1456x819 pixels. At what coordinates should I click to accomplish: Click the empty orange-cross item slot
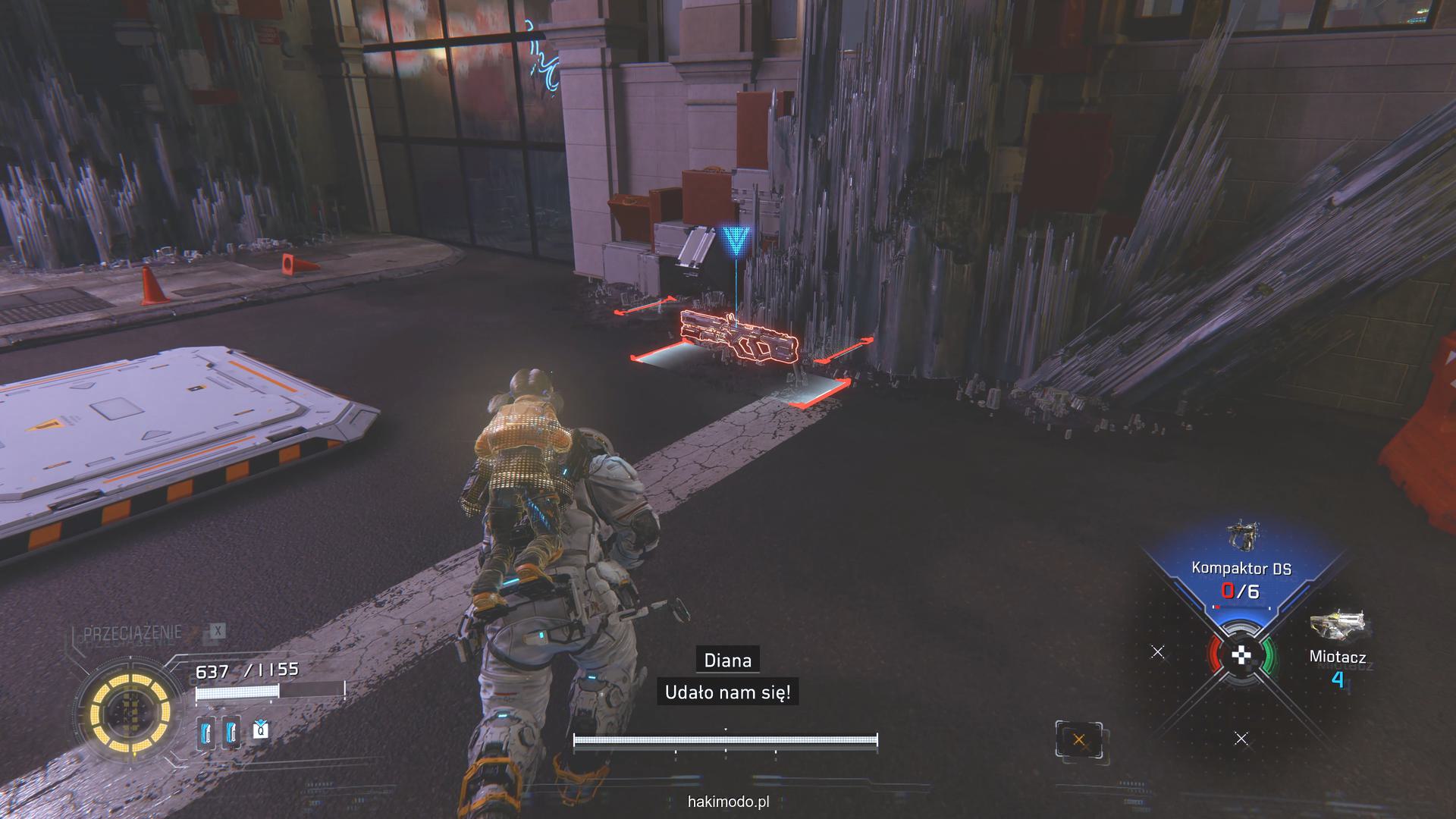1078,739
